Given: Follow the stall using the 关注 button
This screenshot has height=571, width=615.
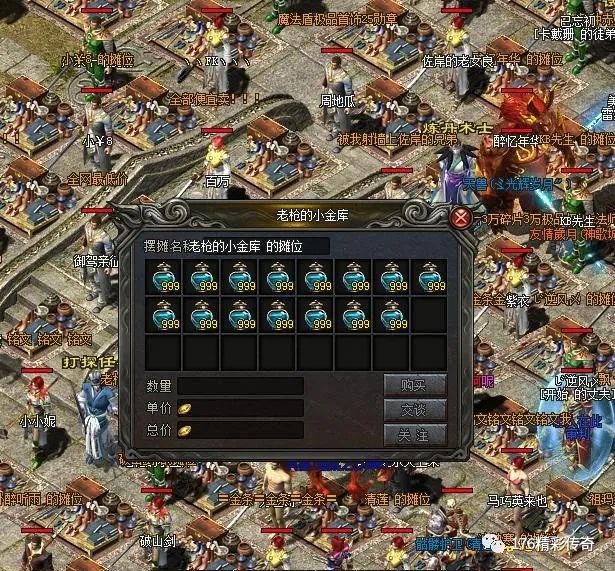Looking at the screenshot, I should [414, 435].
